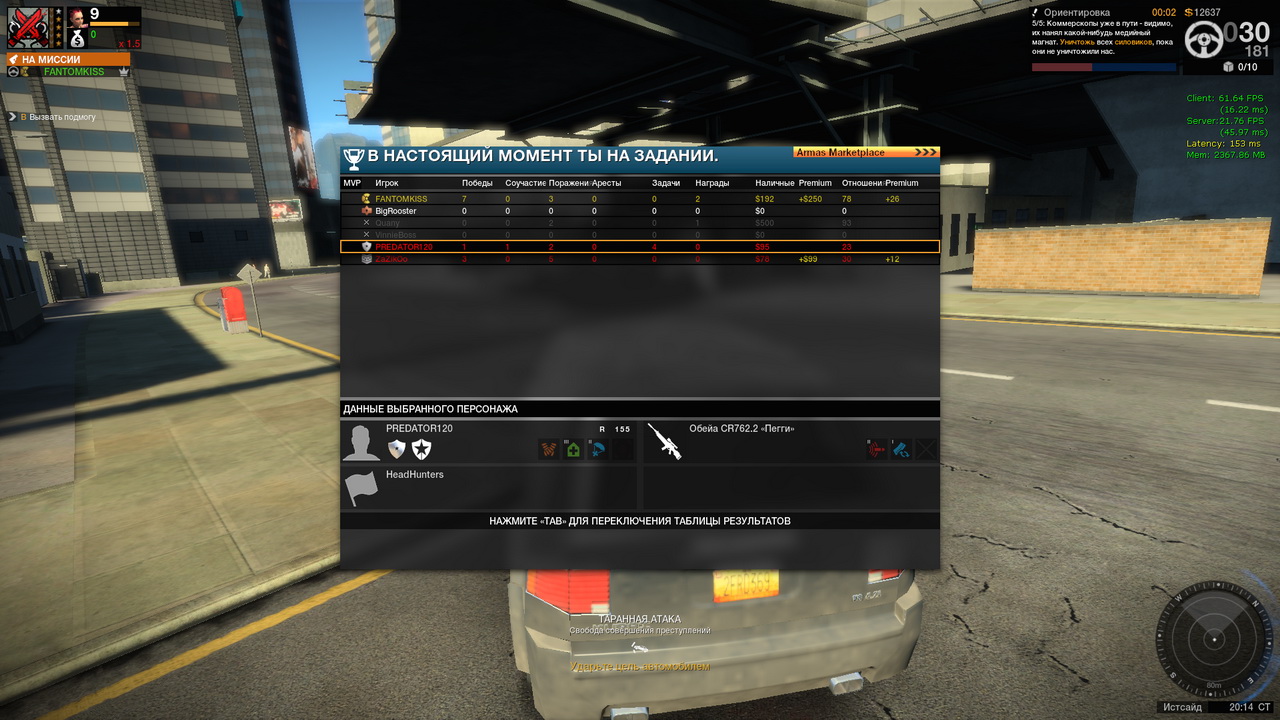This screenshot has width=1280, height=720.
Task: Open the Armas Marketplace banner
Action: [866, 153]
